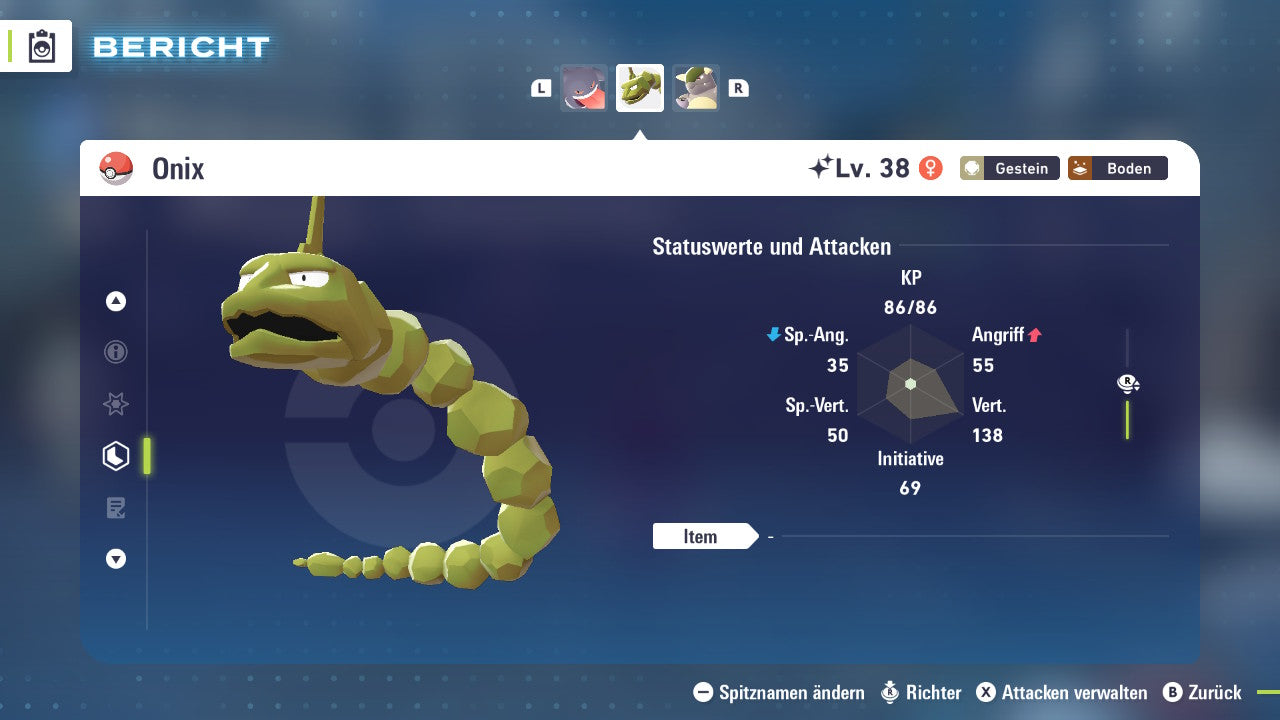Click the R-stick scroll icon on the right
This screenshot has height=720, width=1280.
[1128, 383]
